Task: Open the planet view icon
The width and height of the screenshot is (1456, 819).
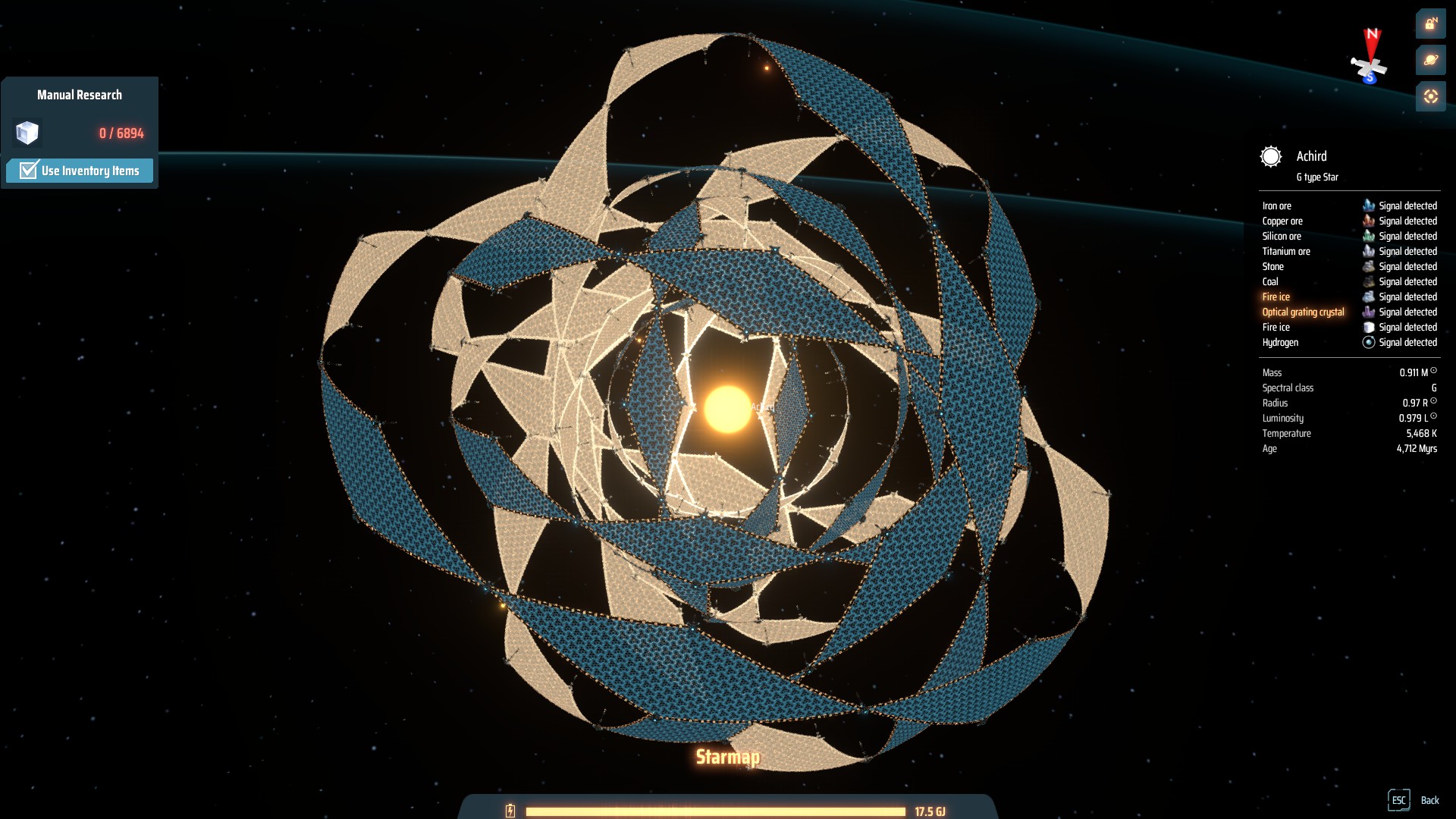Action: click(1431, 60)
